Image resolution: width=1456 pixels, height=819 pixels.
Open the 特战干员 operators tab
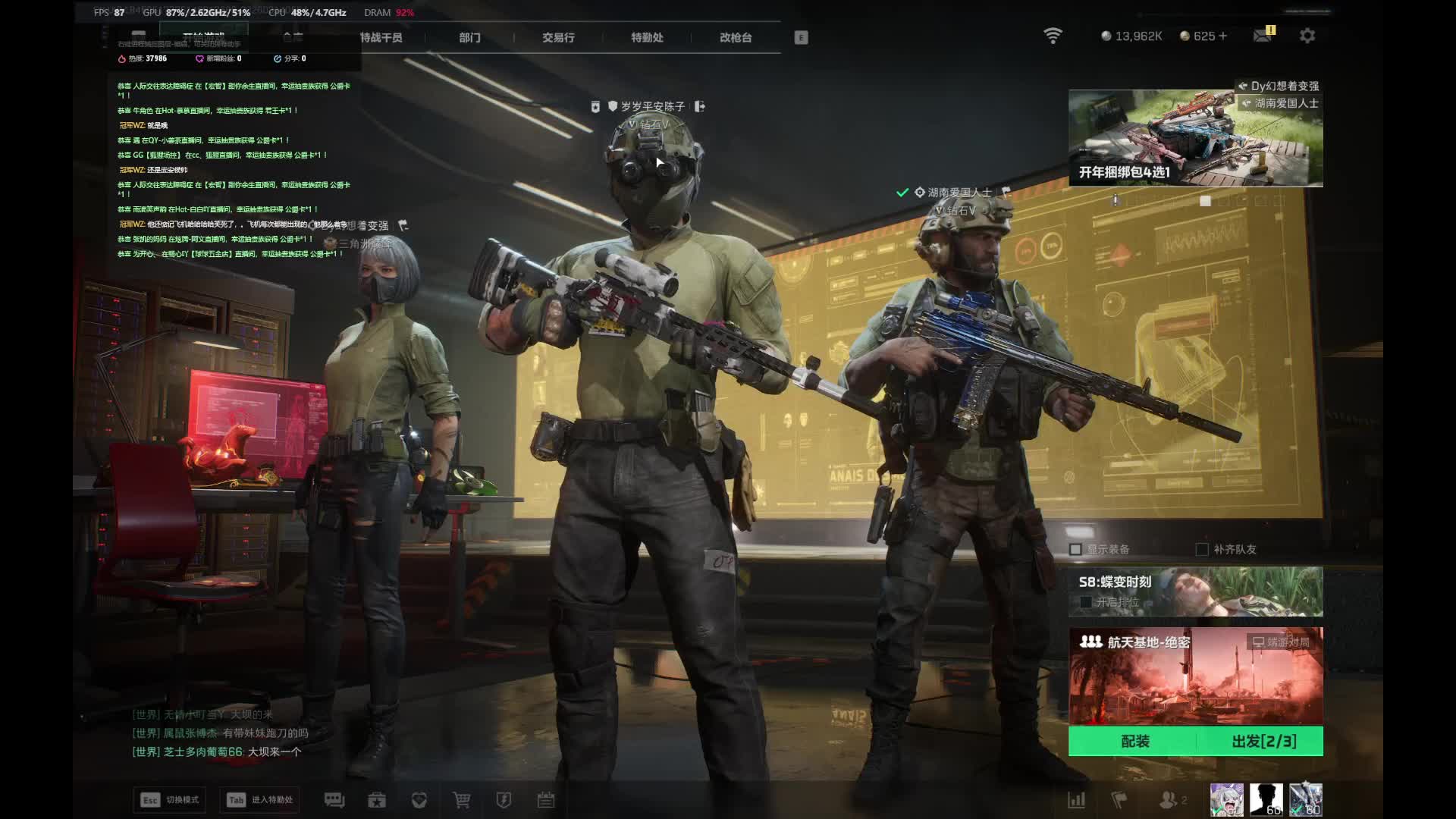(381, 37)
